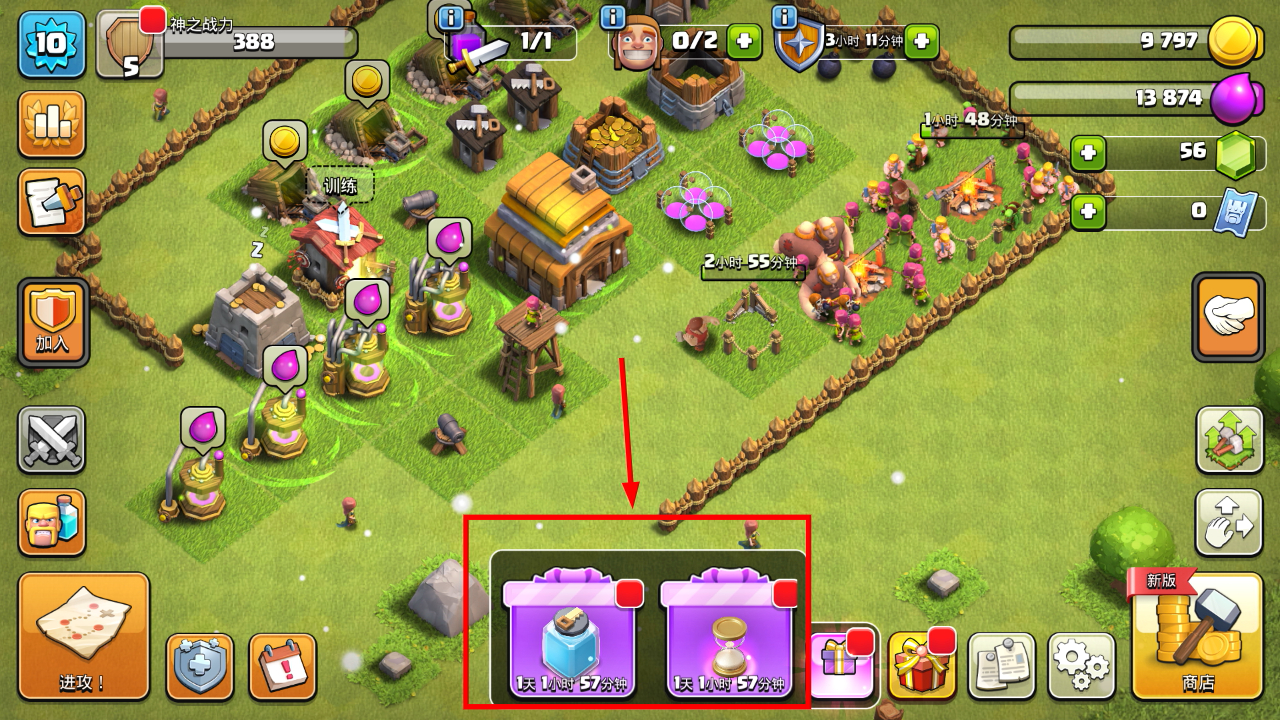Open the 进攻 attack map button

point(84,636)
